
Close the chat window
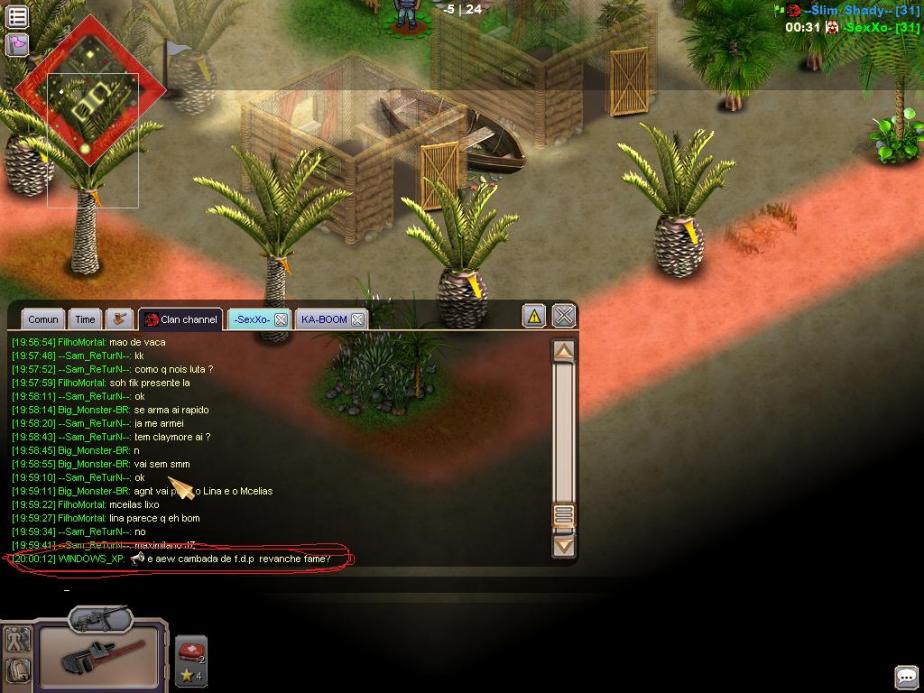coord(564,316)
